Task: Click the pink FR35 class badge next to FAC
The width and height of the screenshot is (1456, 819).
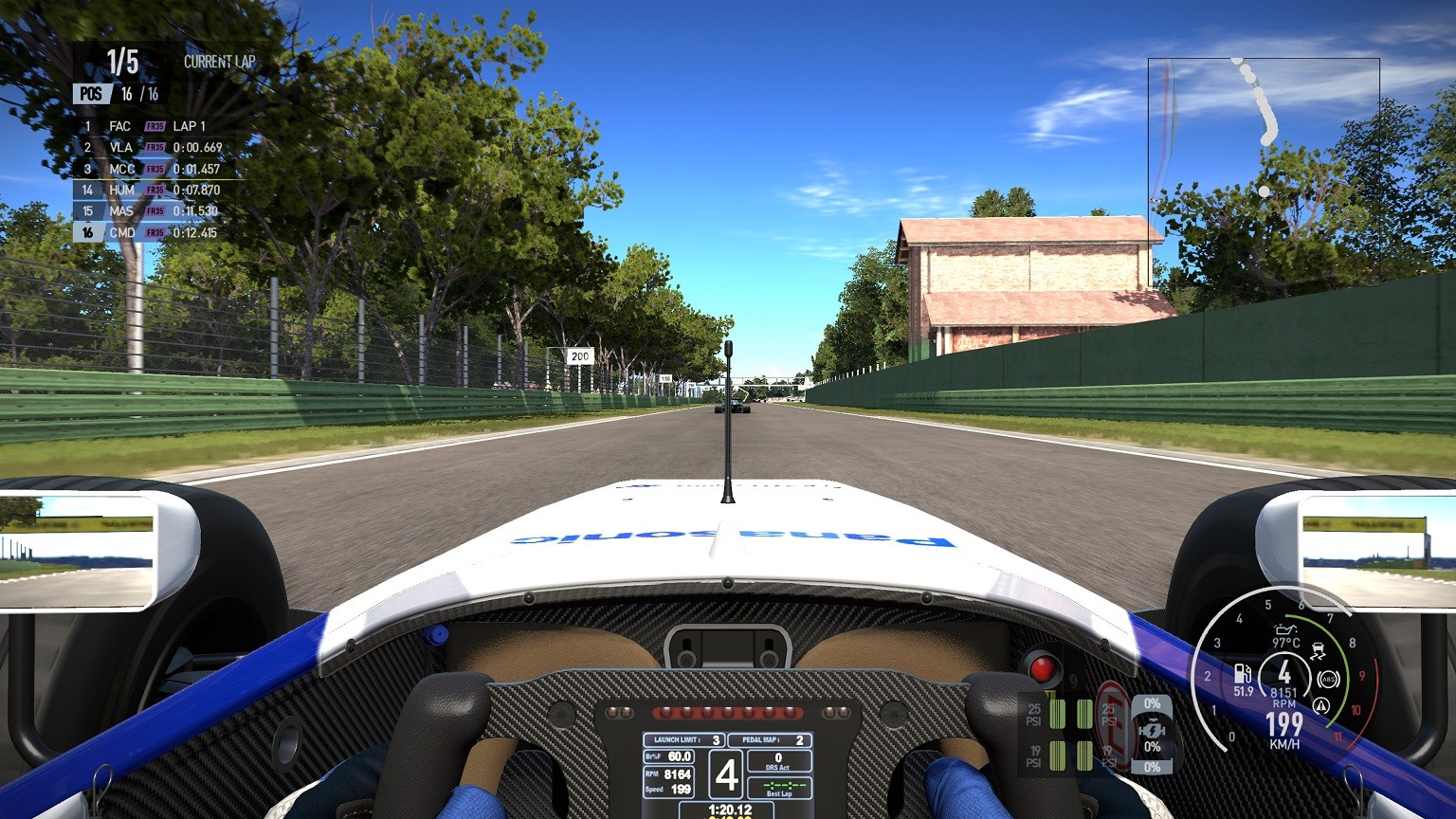Action: coord(155,126)
